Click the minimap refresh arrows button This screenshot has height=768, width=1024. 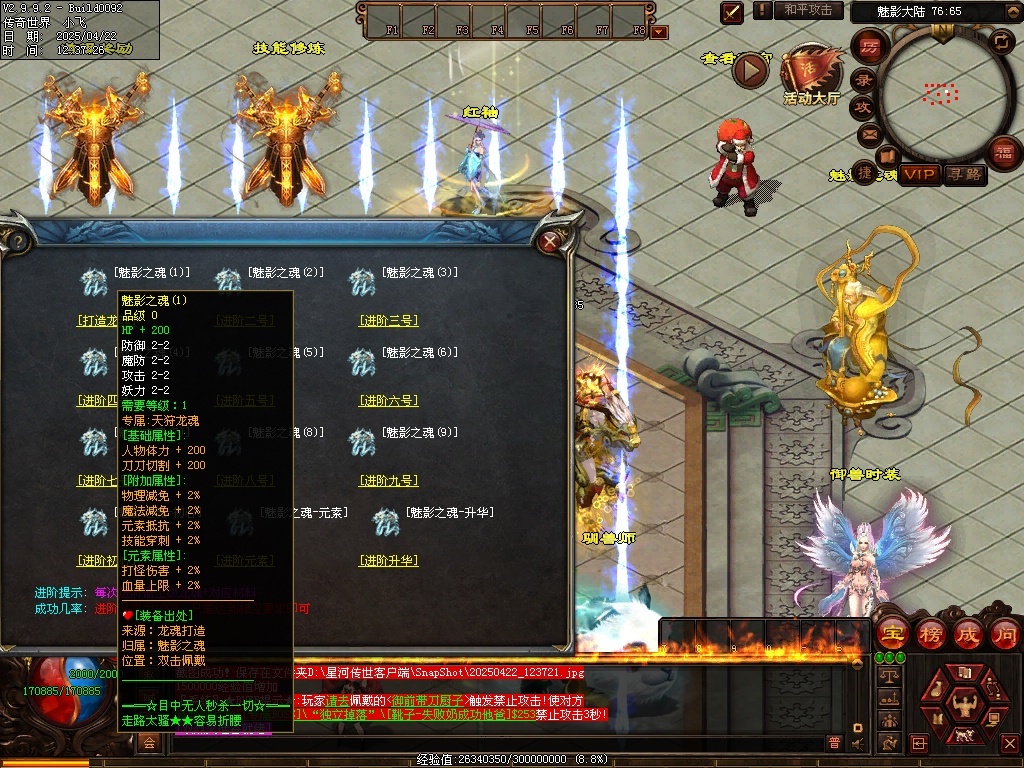pyautogui.click(x=1000, y=41)
